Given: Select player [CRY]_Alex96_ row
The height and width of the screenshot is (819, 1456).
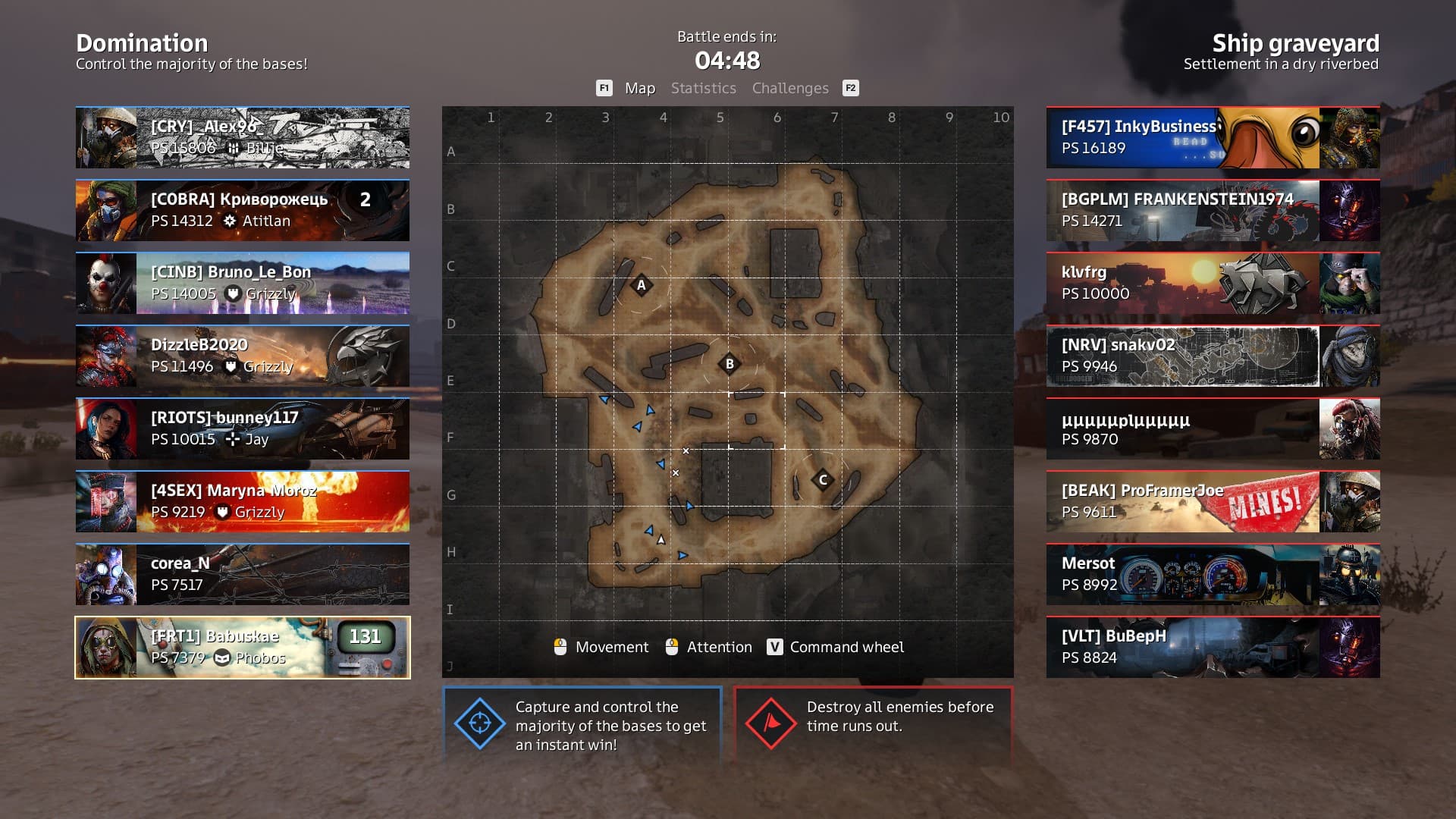Looking at the screenshot, I should [243, 137].
